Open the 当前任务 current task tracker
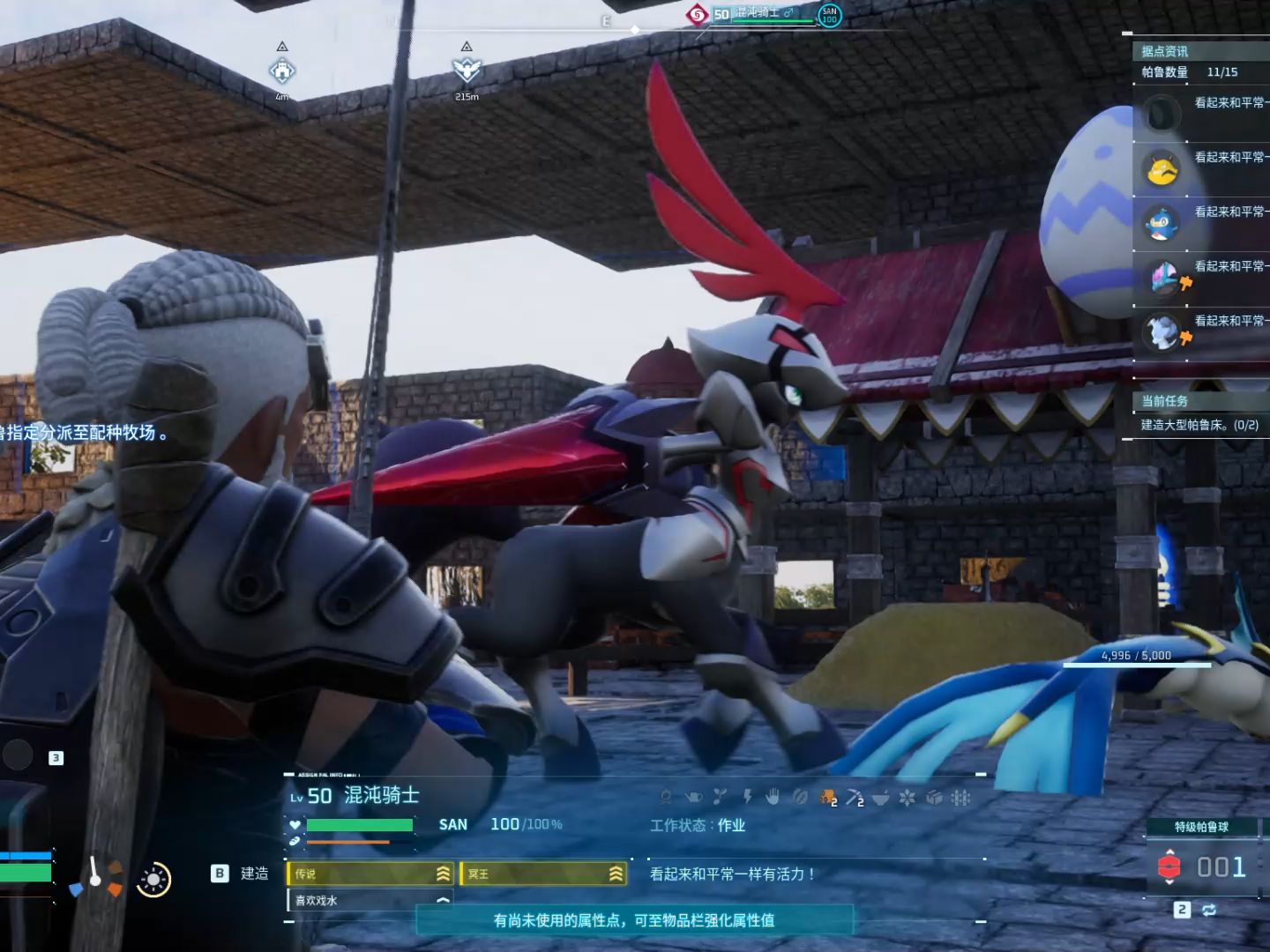The width and height of the screenshot is (1270, 952). 1164,401
